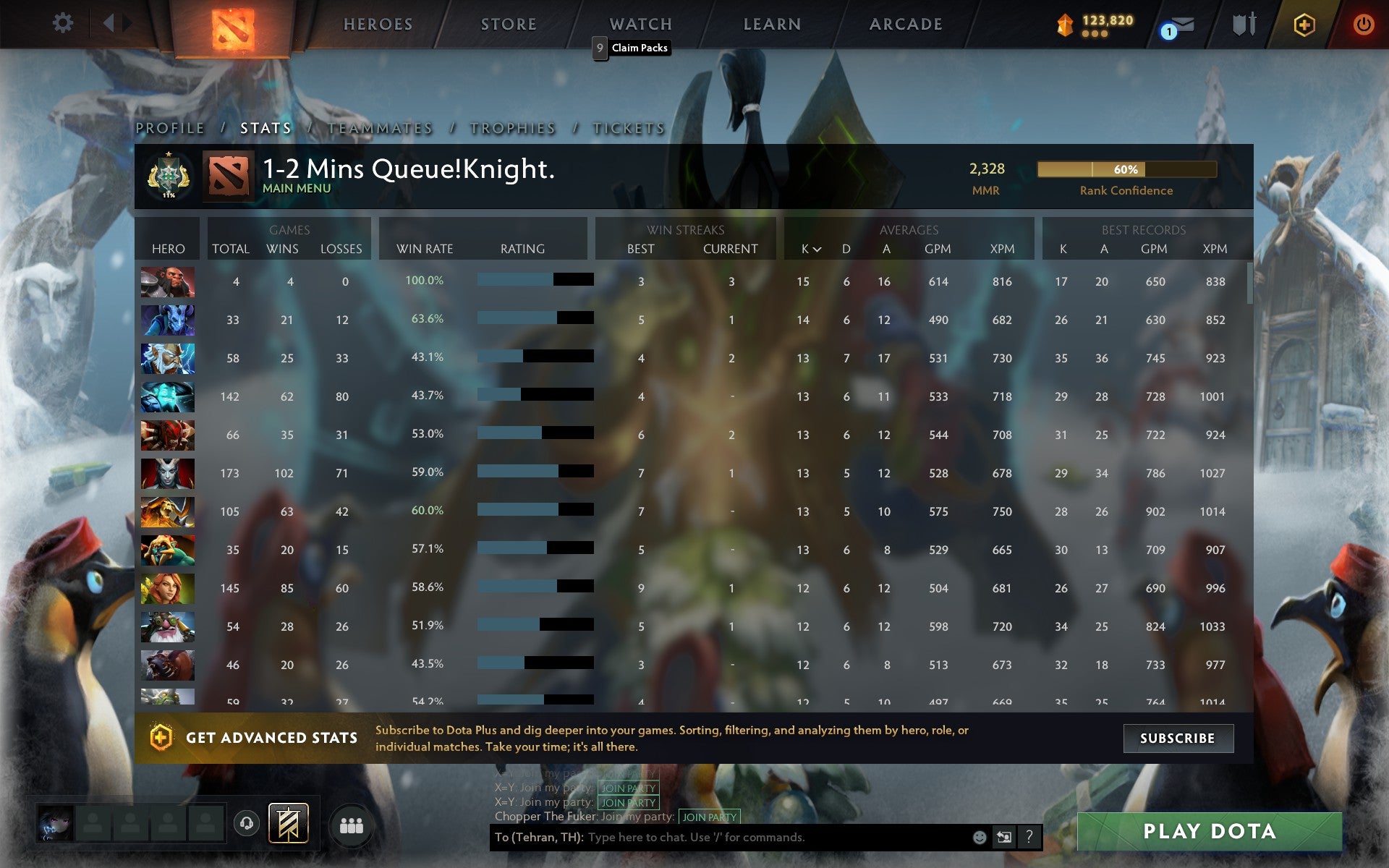Click the red power button
1389x868 pixels.
[1363, 22]
